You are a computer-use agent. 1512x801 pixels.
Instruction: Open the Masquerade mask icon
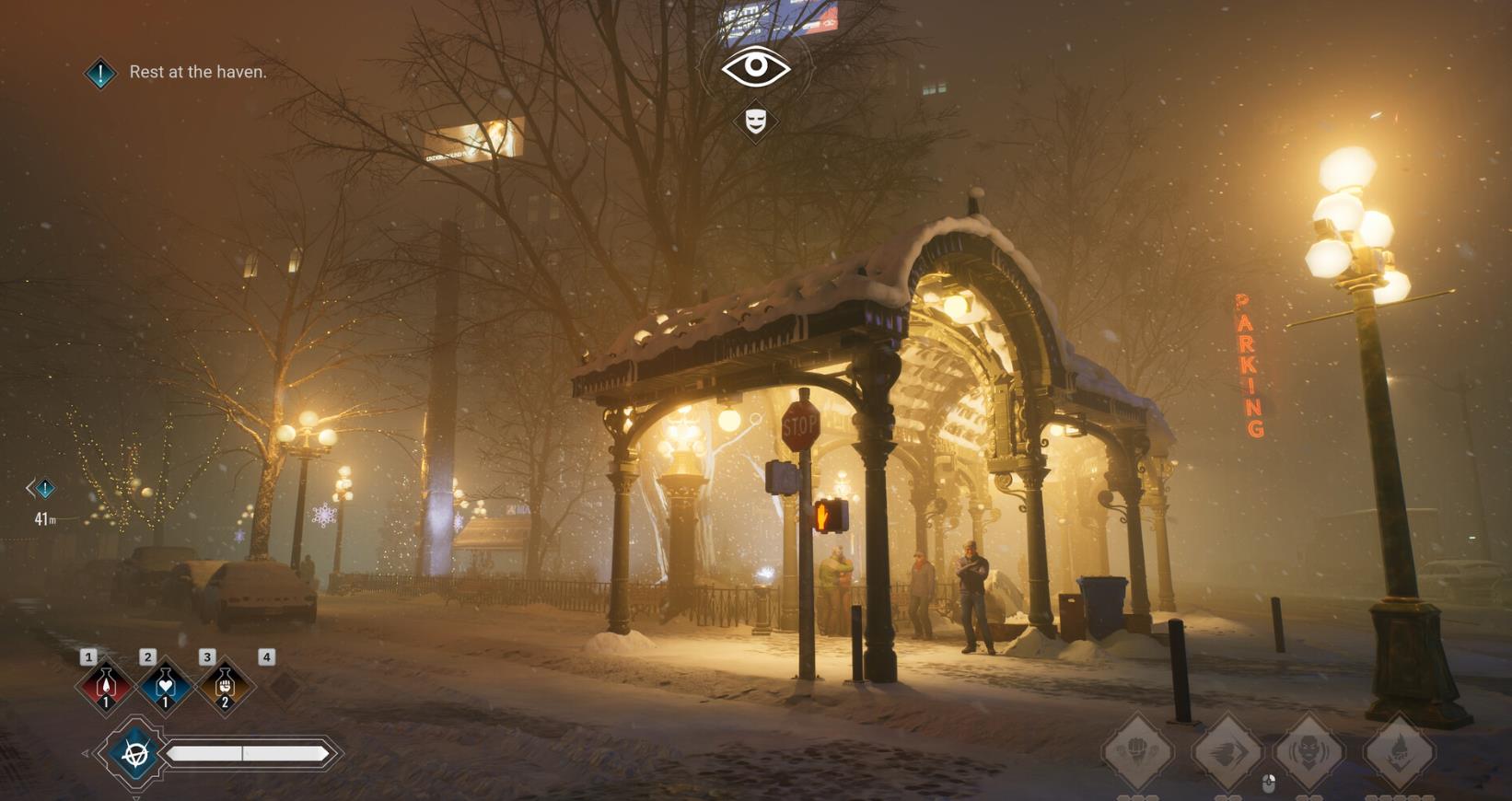tap(755, 121)
